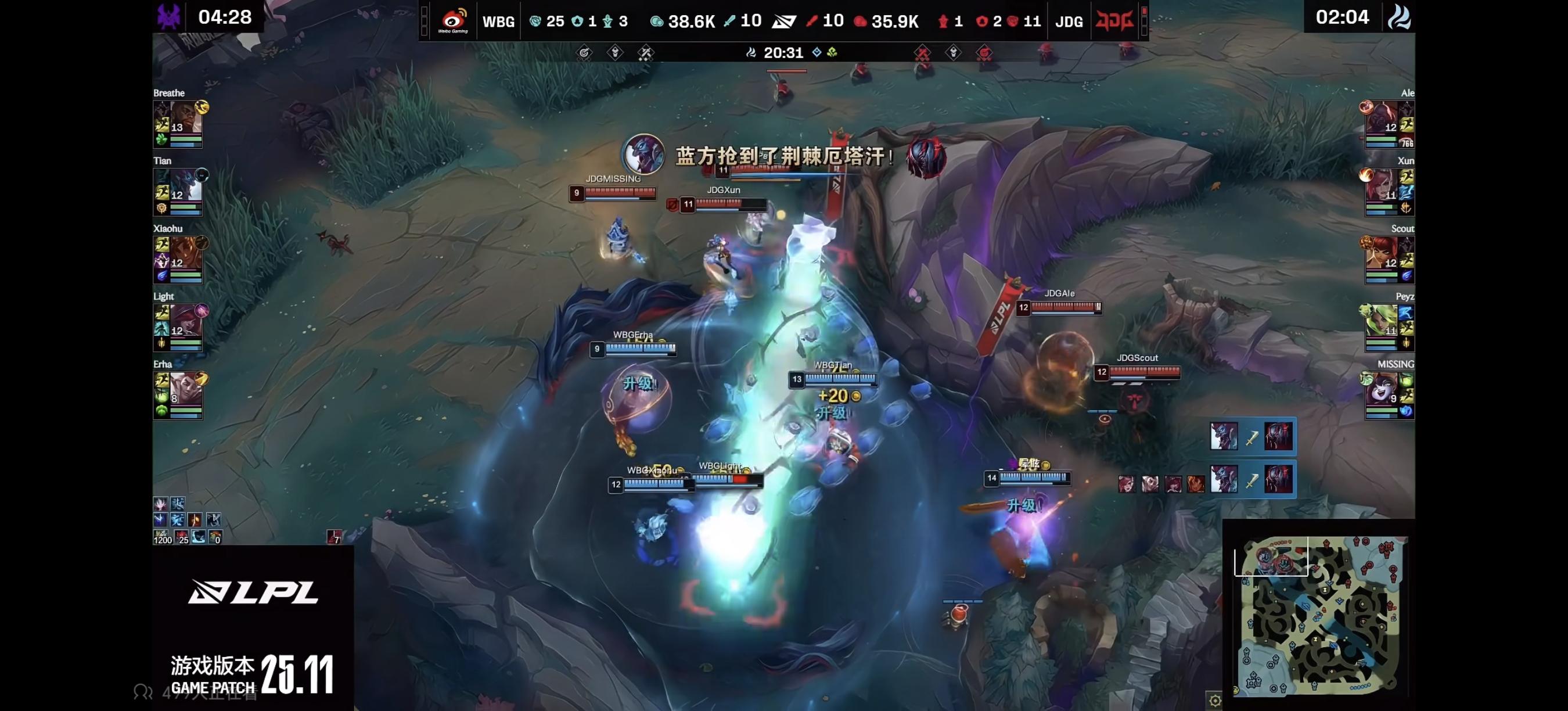Open the gear settings beside the minimap
This screenshot has height=711, width=1568.
(x=1214, y=701)
